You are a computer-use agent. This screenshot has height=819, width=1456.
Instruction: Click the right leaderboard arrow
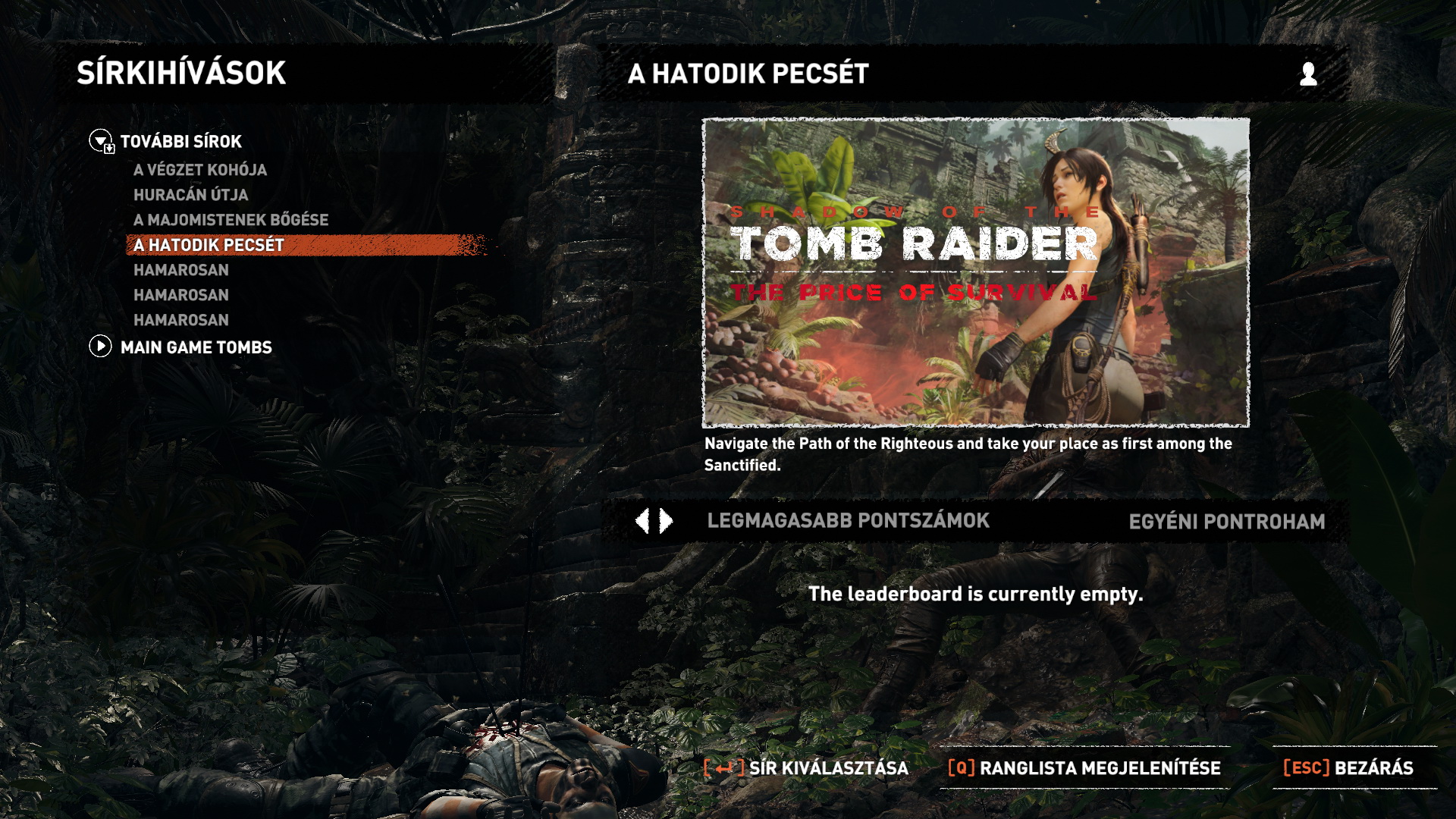pos(667,521)
